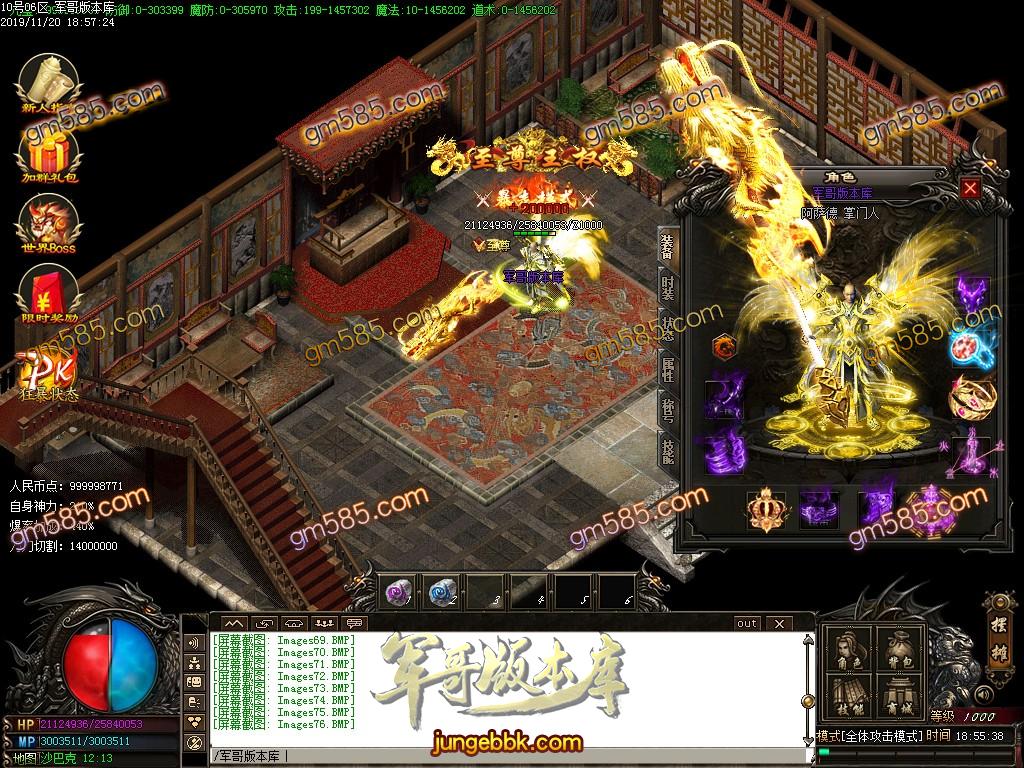Toggle the PK 狂暴状态 icon
The image size is (1024, 768).
(45, 372)
